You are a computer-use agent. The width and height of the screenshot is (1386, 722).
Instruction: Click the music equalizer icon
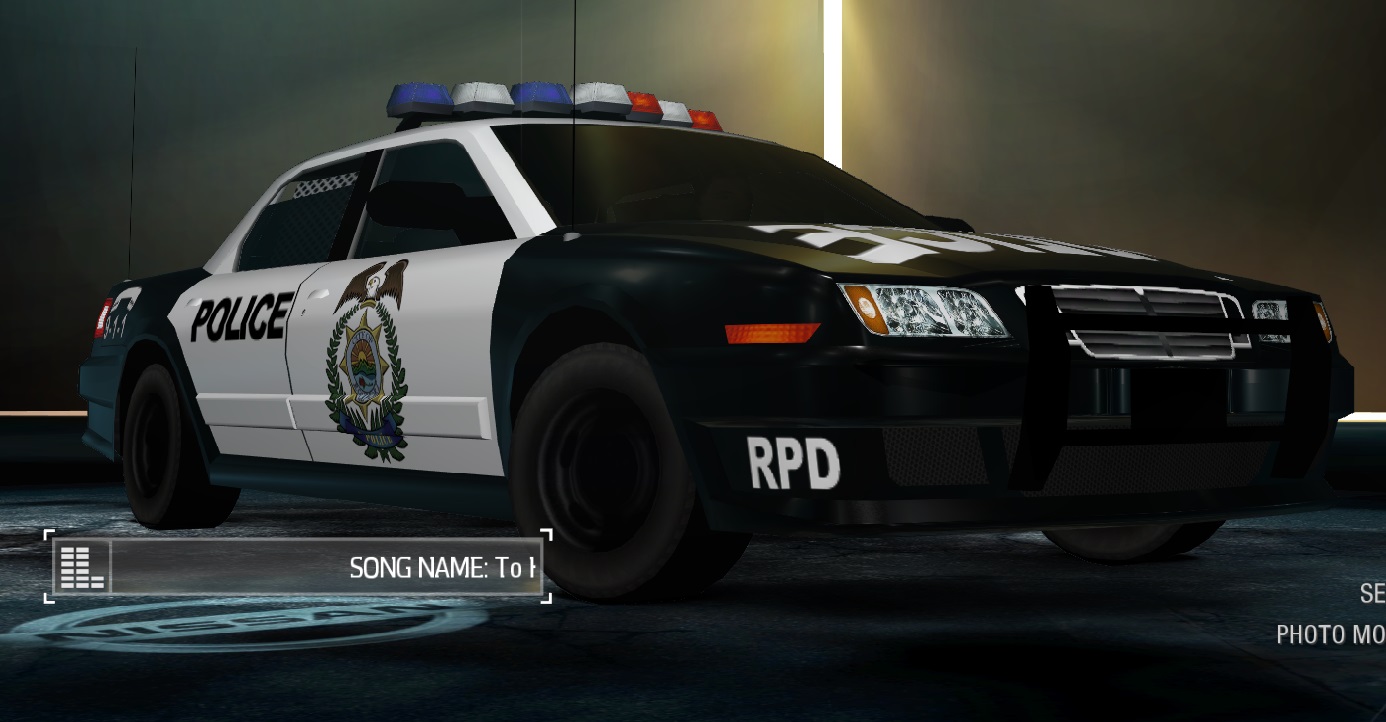click(x=82, y=567)
